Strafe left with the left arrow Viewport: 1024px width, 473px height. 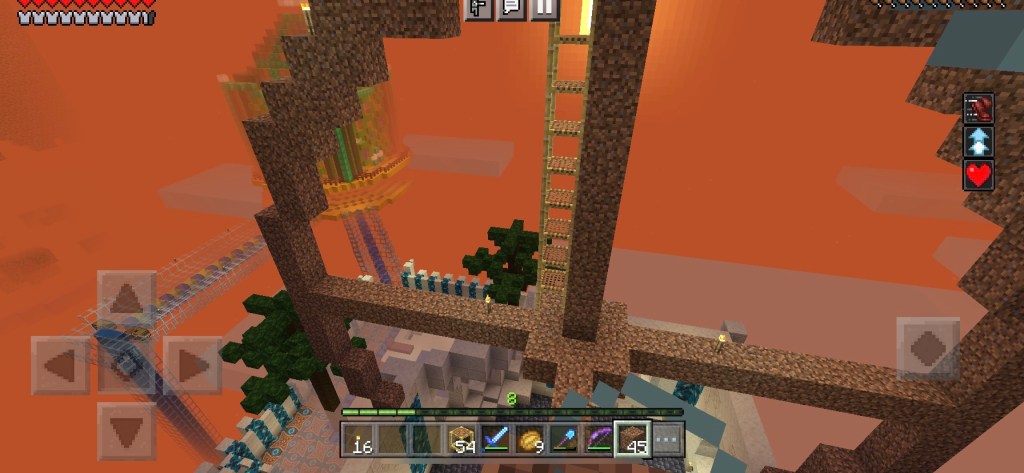pos(61,365)
